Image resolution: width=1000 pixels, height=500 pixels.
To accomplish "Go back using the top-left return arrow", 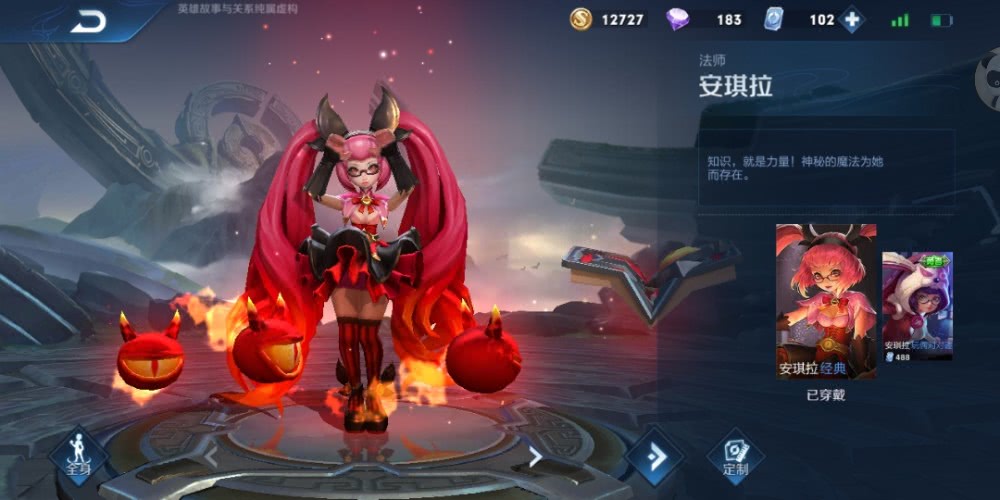I will (88, 21).
